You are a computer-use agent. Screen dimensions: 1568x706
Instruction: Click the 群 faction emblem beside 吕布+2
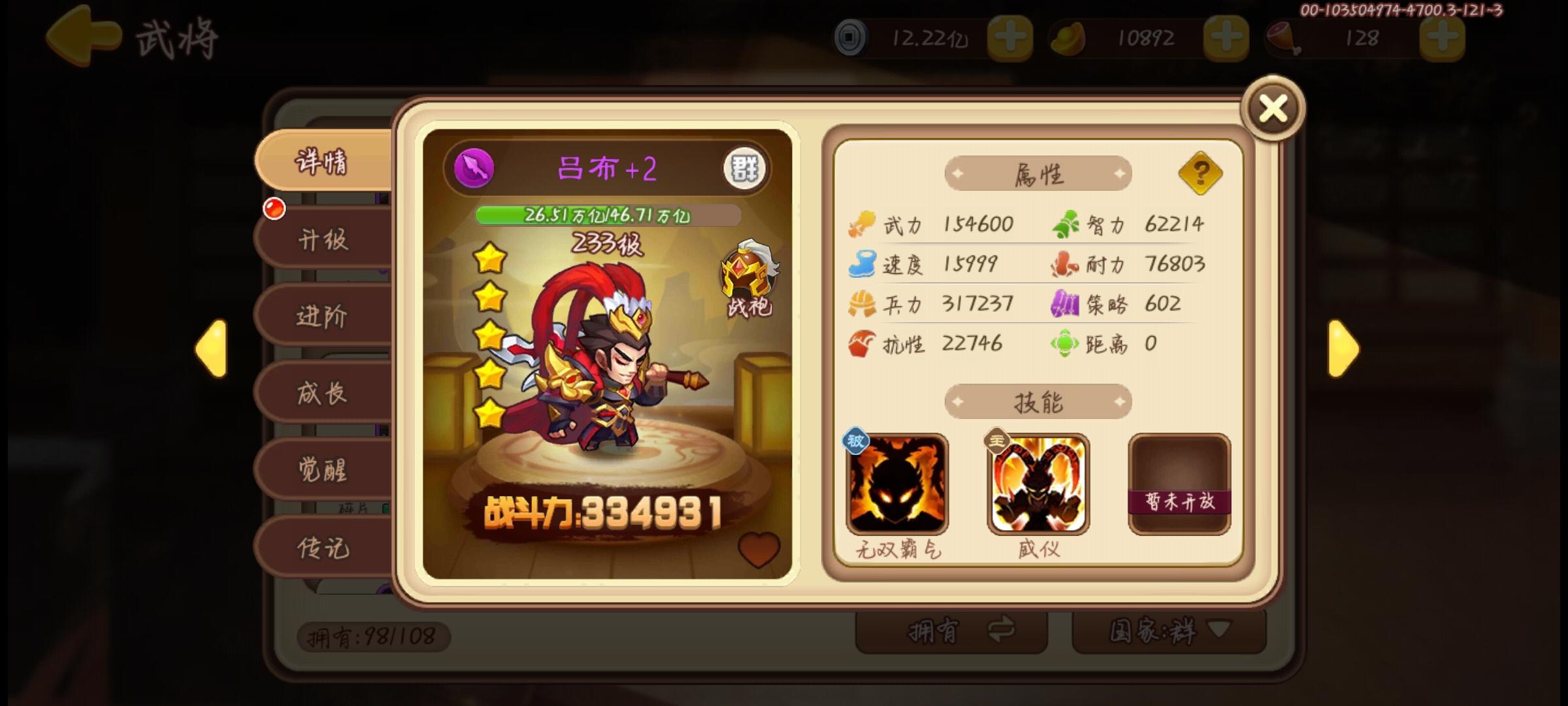point(745,170)
